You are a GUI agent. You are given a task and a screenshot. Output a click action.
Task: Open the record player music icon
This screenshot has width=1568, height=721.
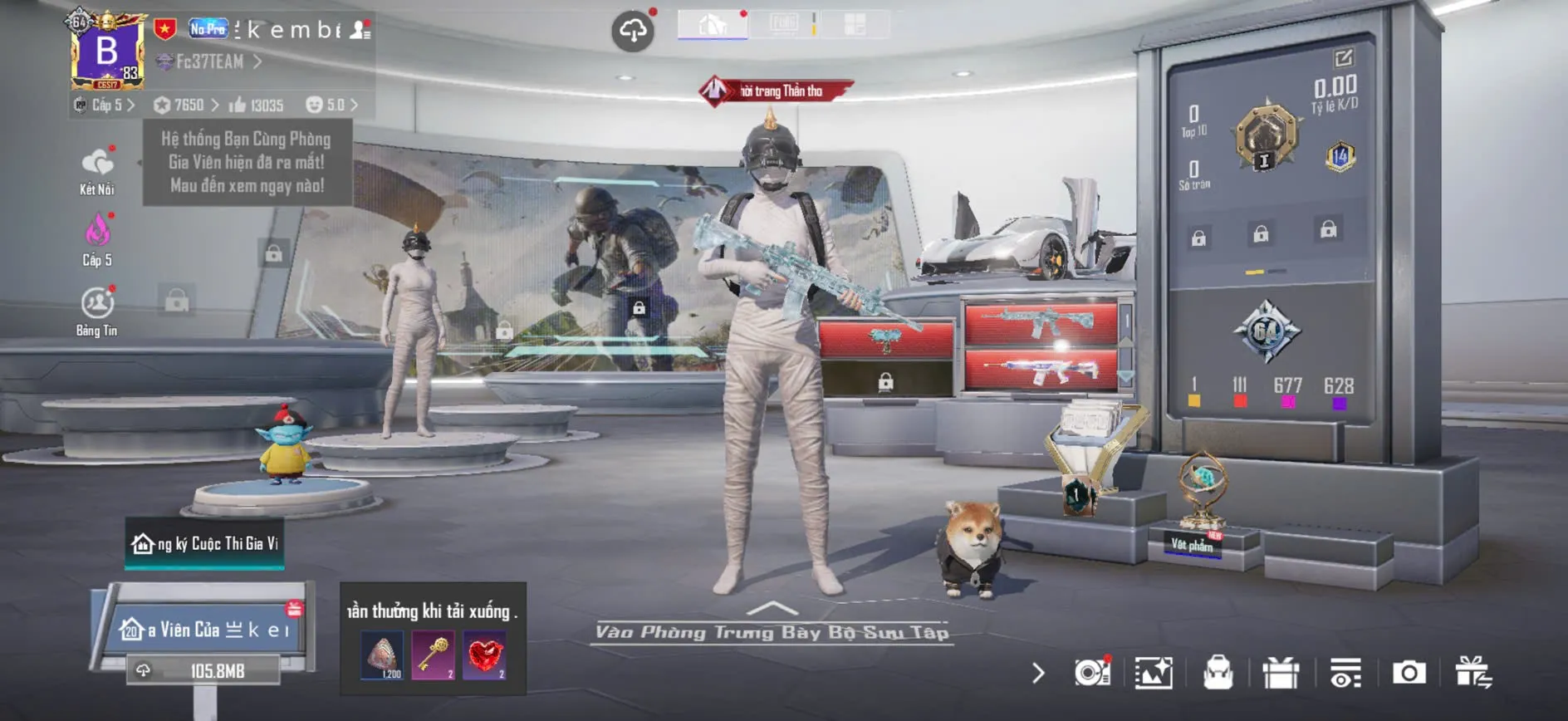tap(1091, 673)
